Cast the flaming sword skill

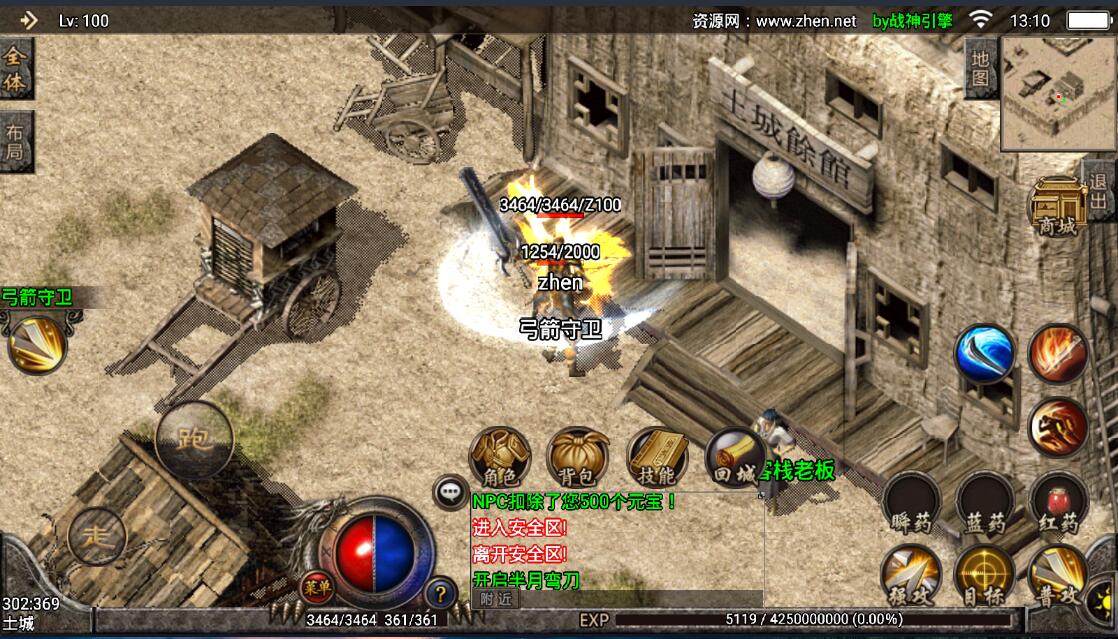[1058, 353]
